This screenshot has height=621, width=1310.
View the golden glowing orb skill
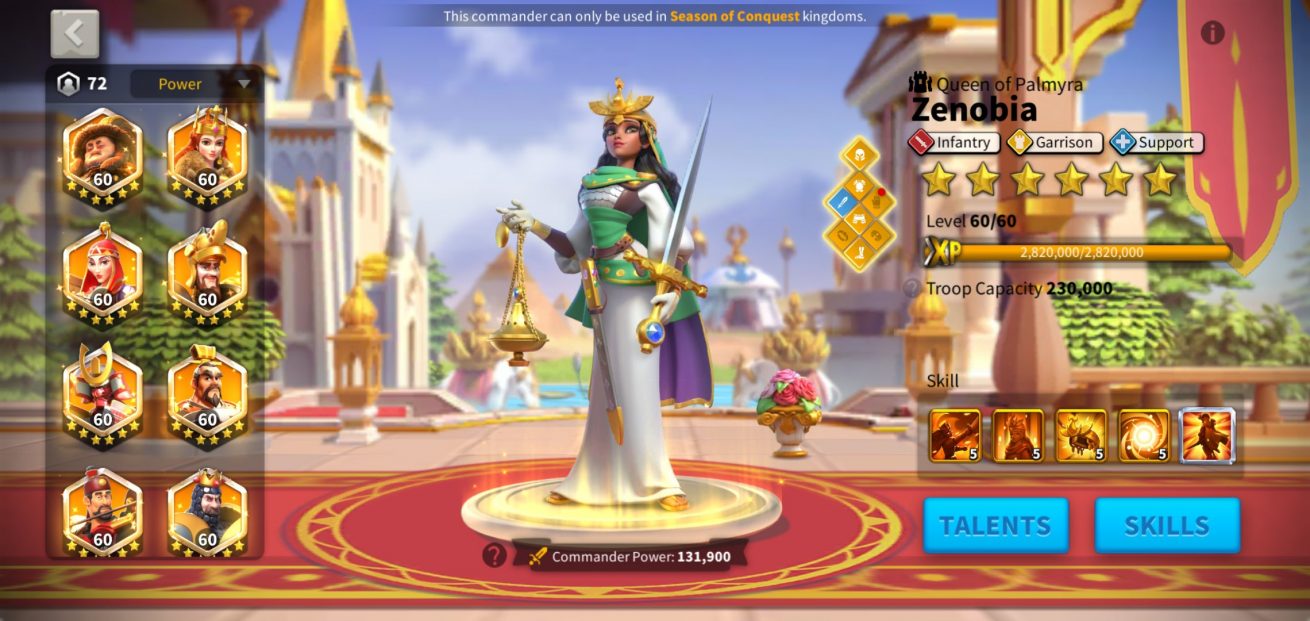1144,435
